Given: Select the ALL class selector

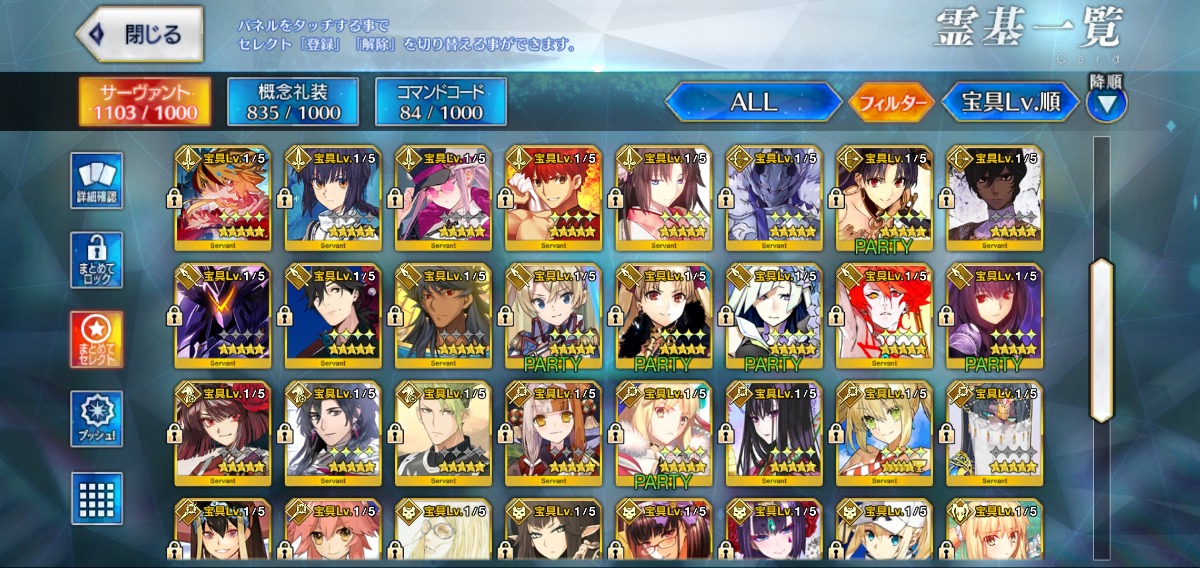Looking at the screenshot, I should point(753,101).
